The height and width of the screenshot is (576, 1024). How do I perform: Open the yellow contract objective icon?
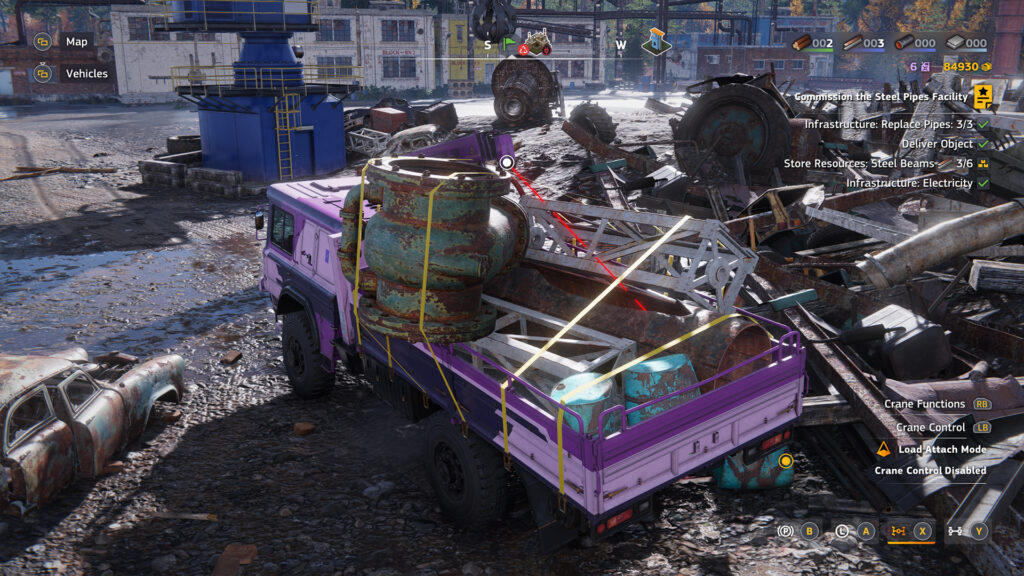click(984, 96)
